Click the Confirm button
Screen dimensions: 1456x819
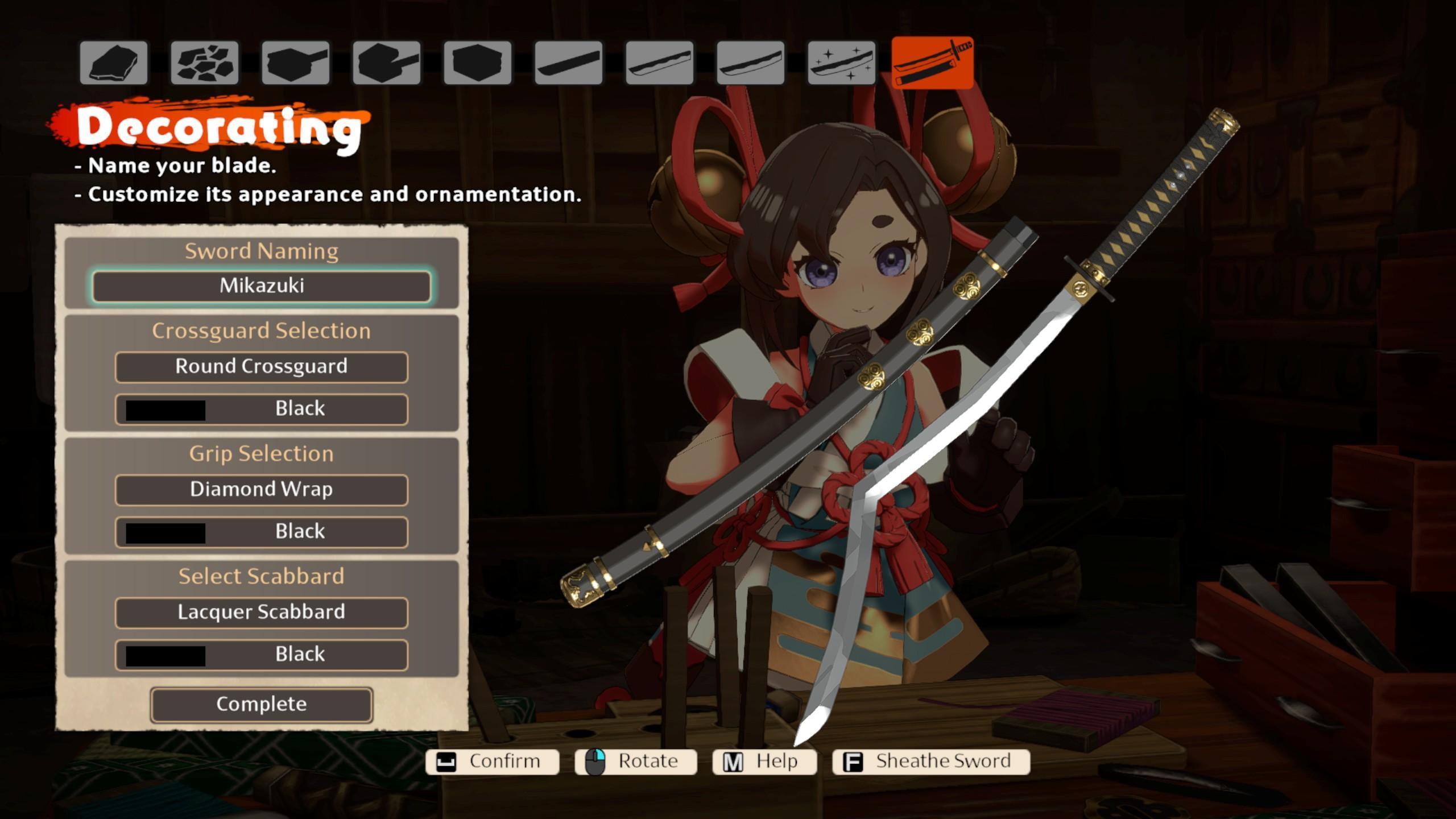[493, 762]
